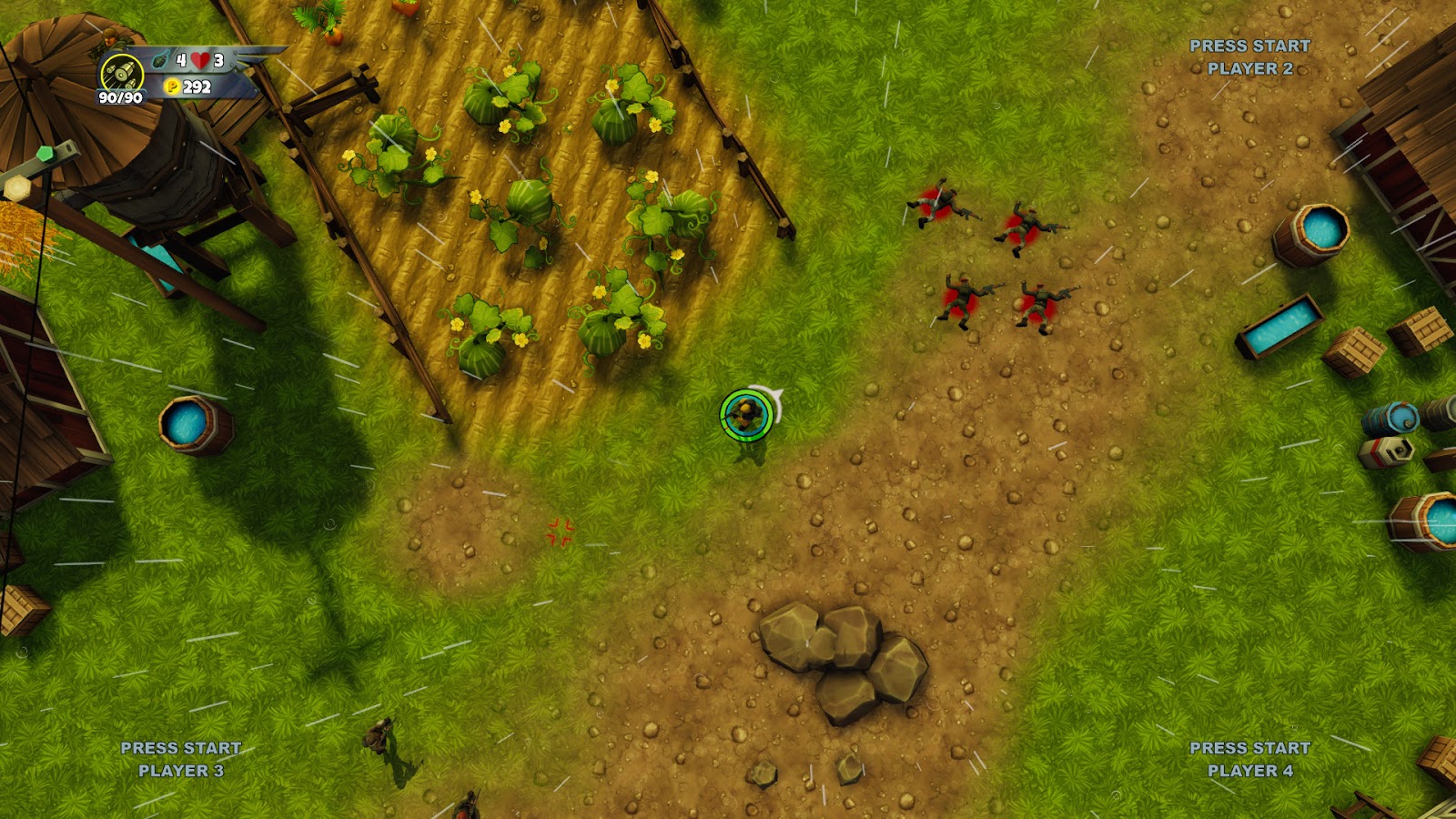Click the wooden barrel left of the farm
Viewport: 1456px width, 819px height.
pos(191,427)
